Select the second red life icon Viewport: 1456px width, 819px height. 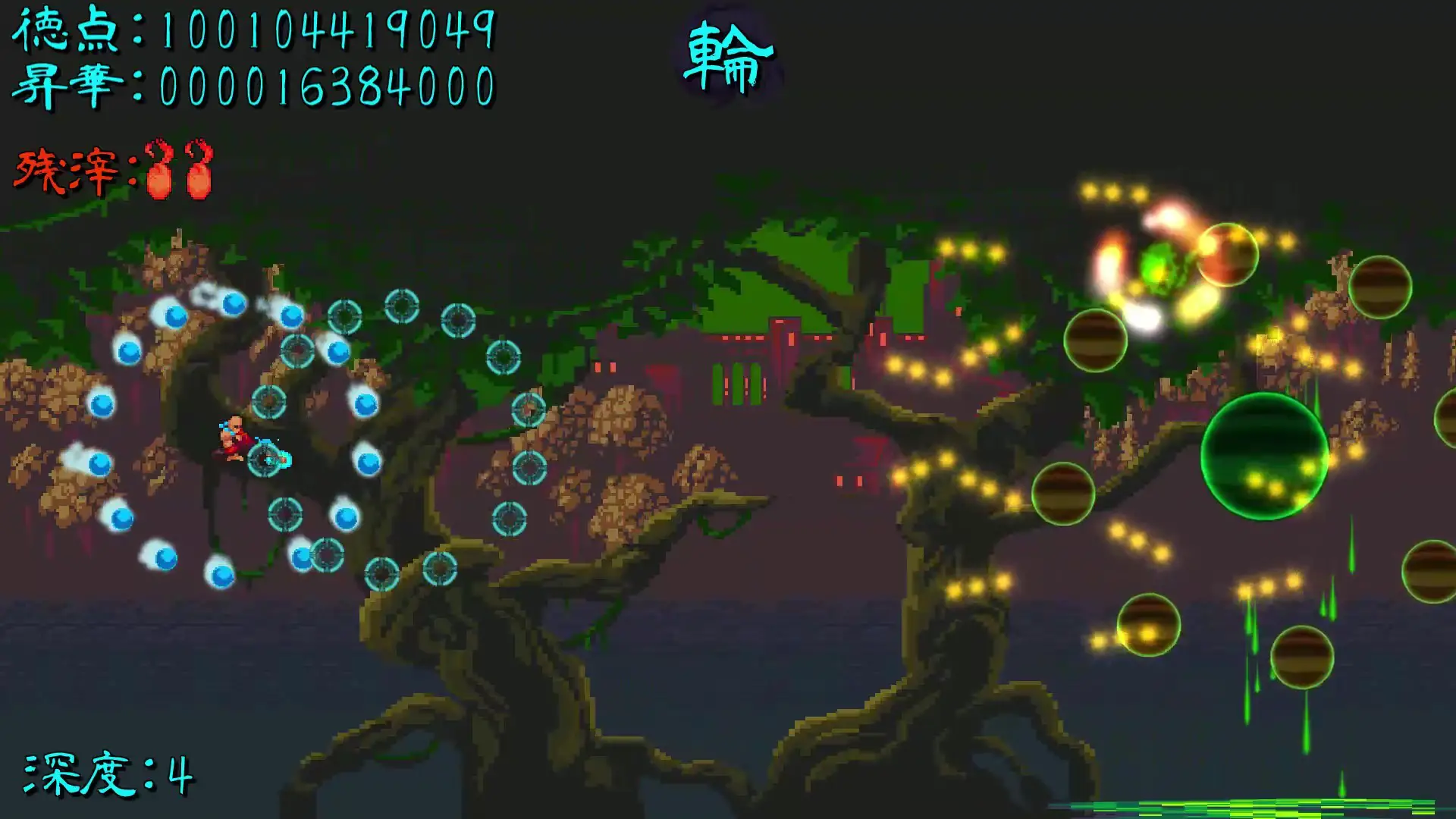pyautogui.click(x=199, y=168)
